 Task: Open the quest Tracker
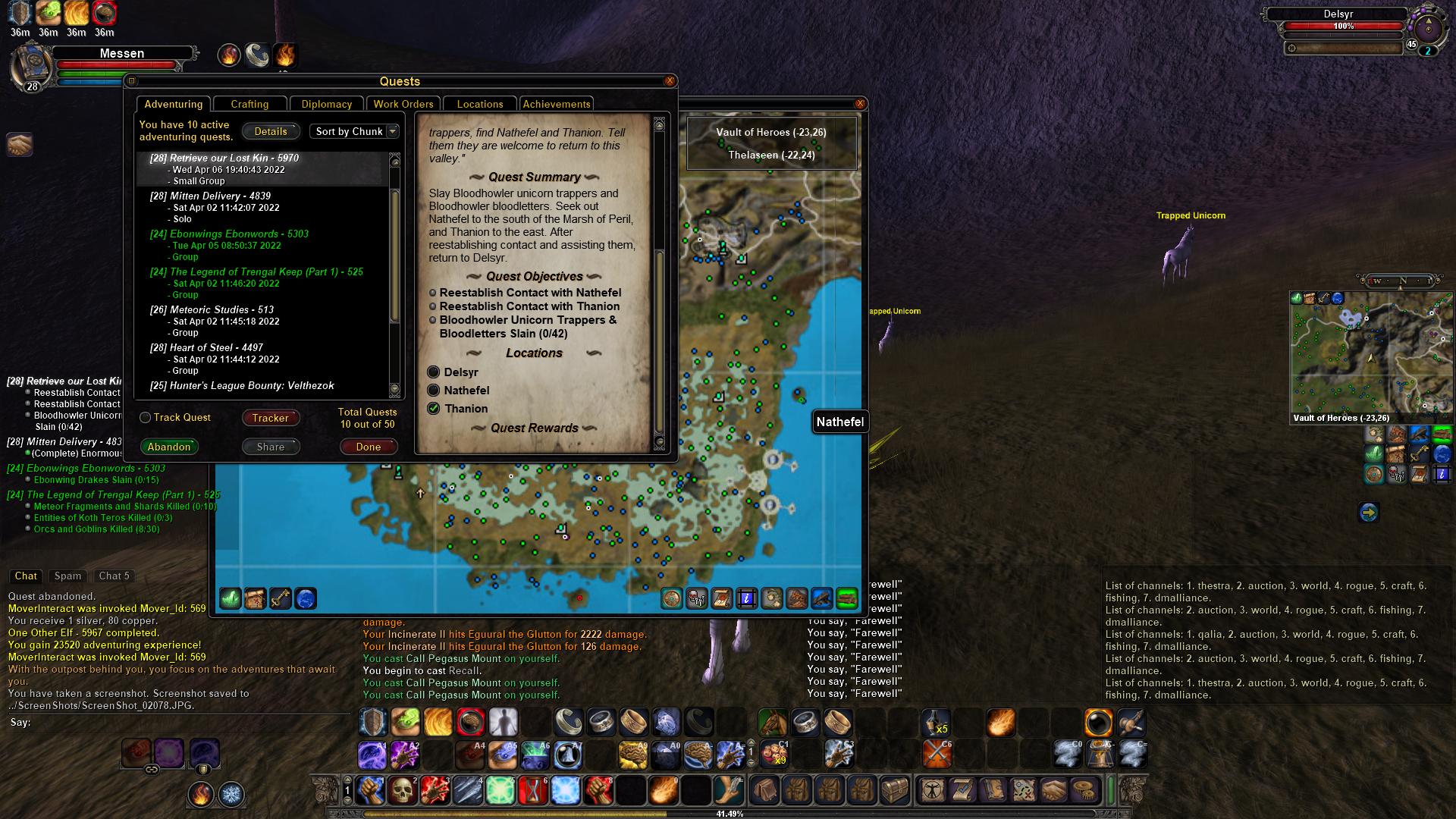(x=271, y=418)
